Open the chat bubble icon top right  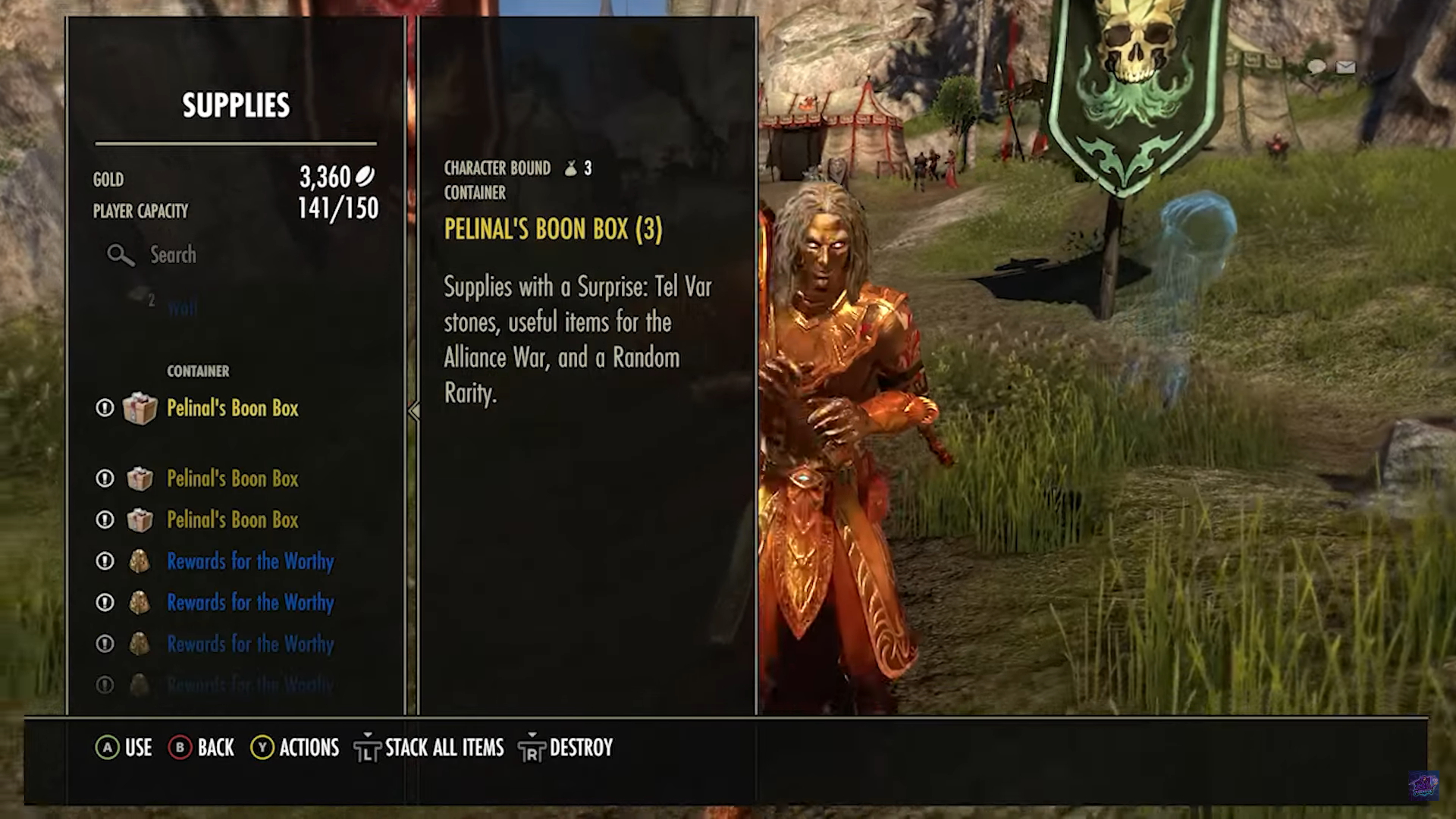tap(1317, 67)
